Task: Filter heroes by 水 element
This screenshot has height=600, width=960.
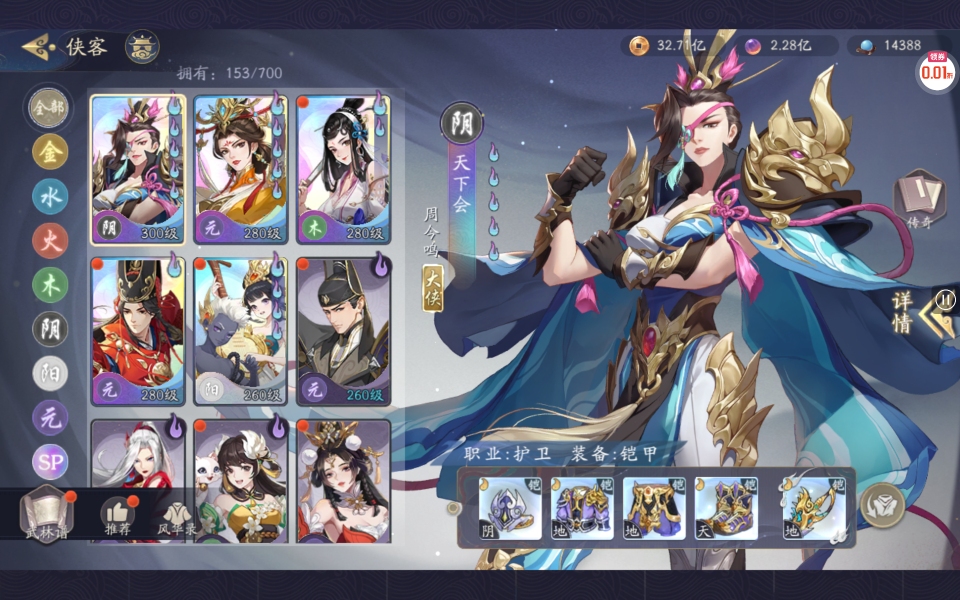Action: click(50, 196)
